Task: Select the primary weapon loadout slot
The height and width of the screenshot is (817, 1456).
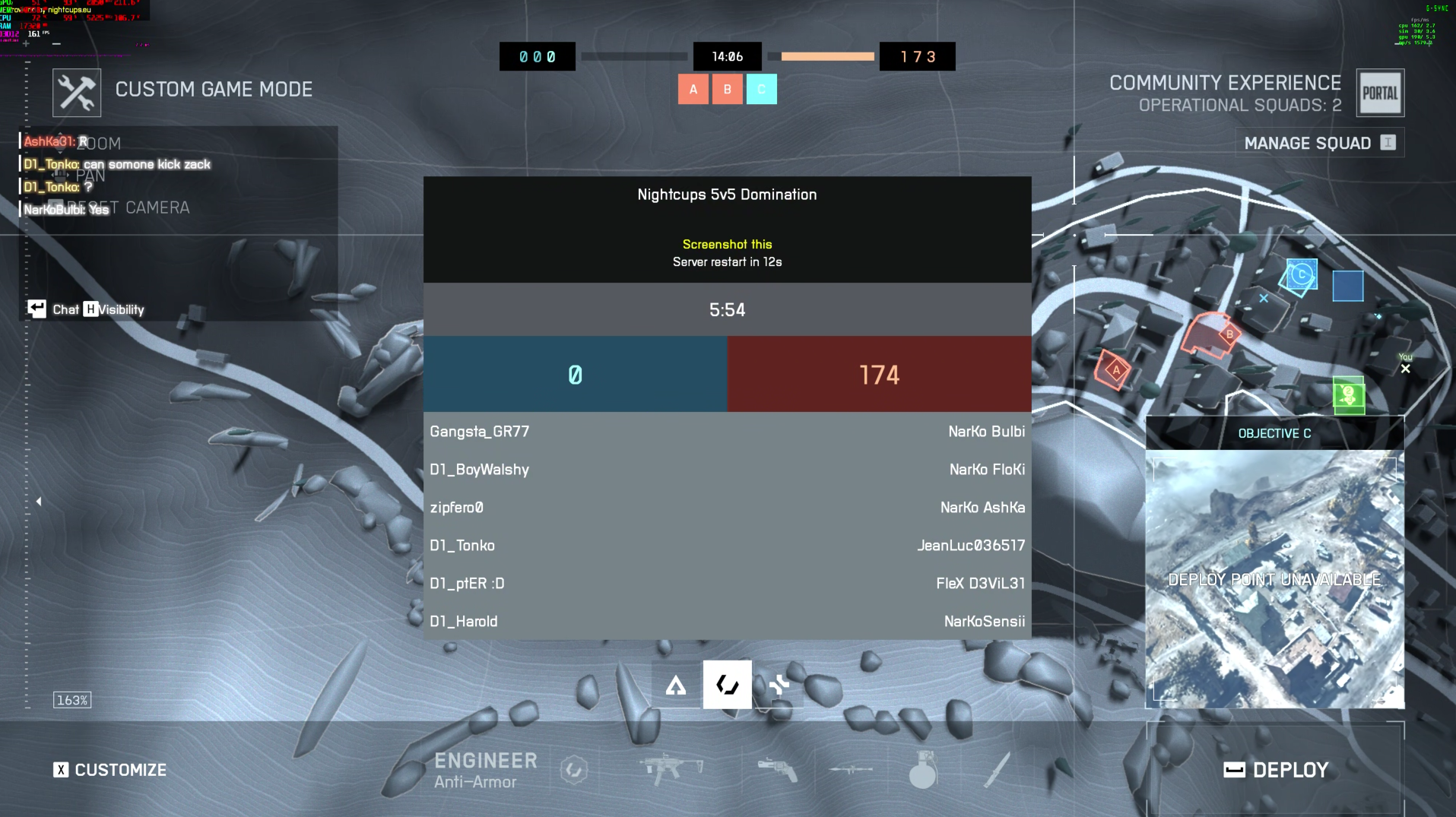Action: 671,769
